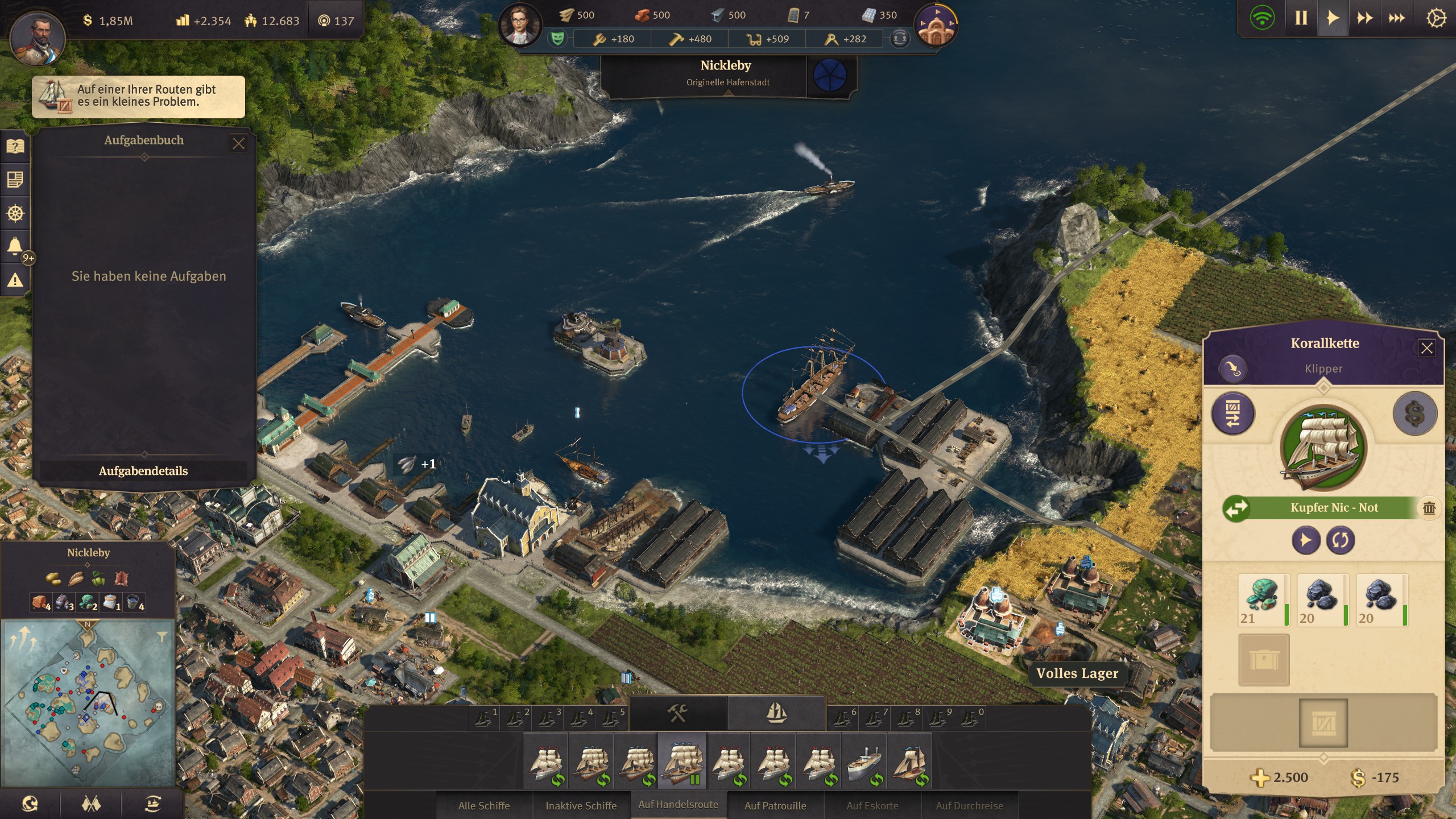Close the Aufgabenbuch panel
This screenshot has width=1456, height=819.
238,143
